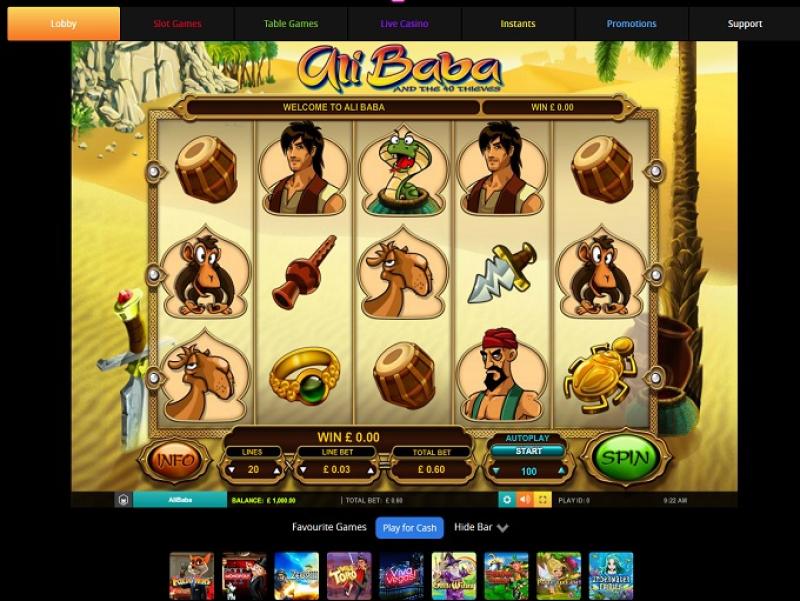Enter fullscreen with the yellow expand icon
The width and height of the screenshot is (800, 601).
543,499
